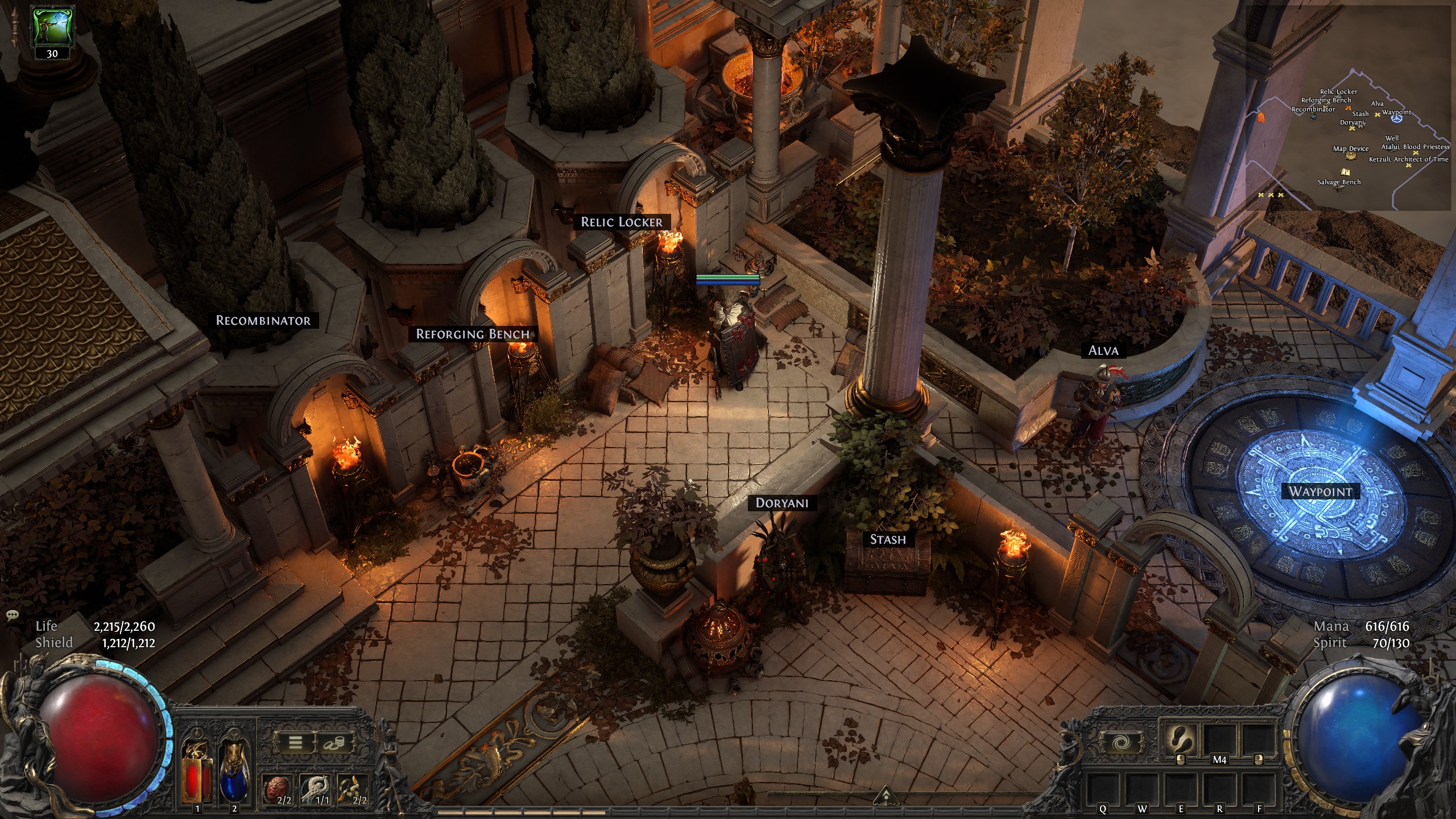The height and width of the screenshot is (819, 1456).
Task: Select the red mask charm slot
Action: click(279, 788)
